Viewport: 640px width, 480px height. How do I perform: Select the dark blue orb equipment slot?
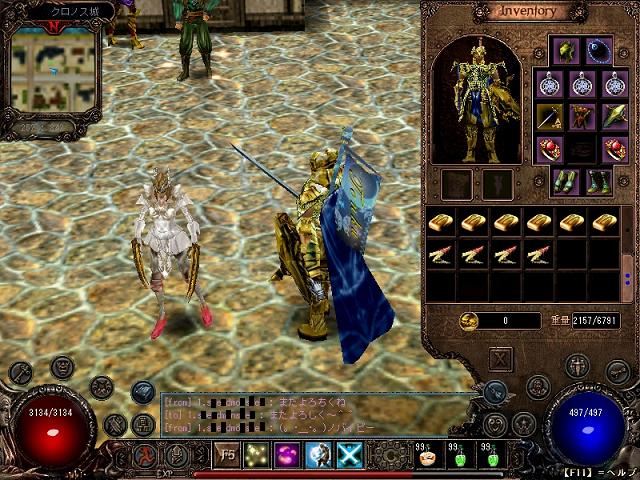point(599,50)
